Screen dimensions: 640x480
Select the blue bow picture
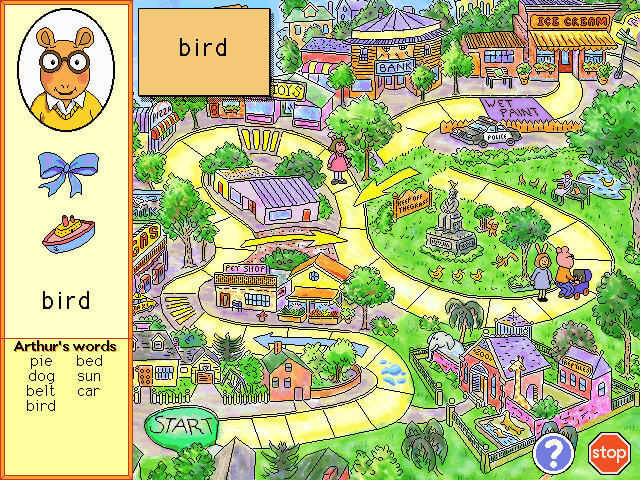pos(67,172)
